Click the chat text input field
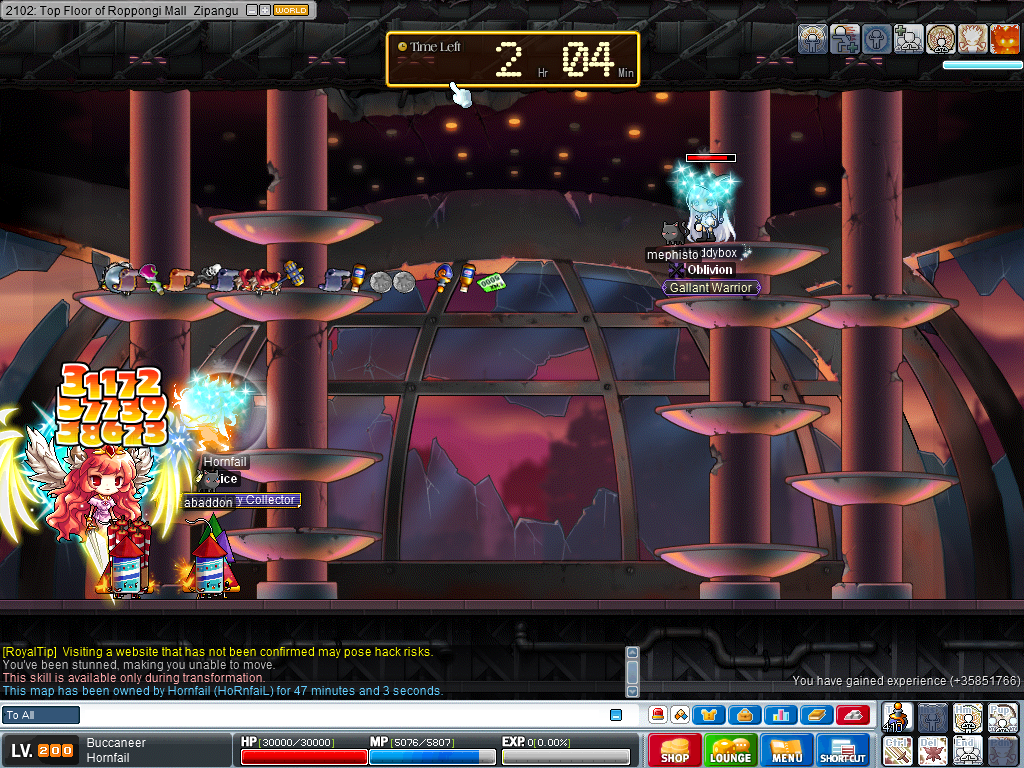The width and height of the screenshot is (1024, 768). (x=340, y=715)
